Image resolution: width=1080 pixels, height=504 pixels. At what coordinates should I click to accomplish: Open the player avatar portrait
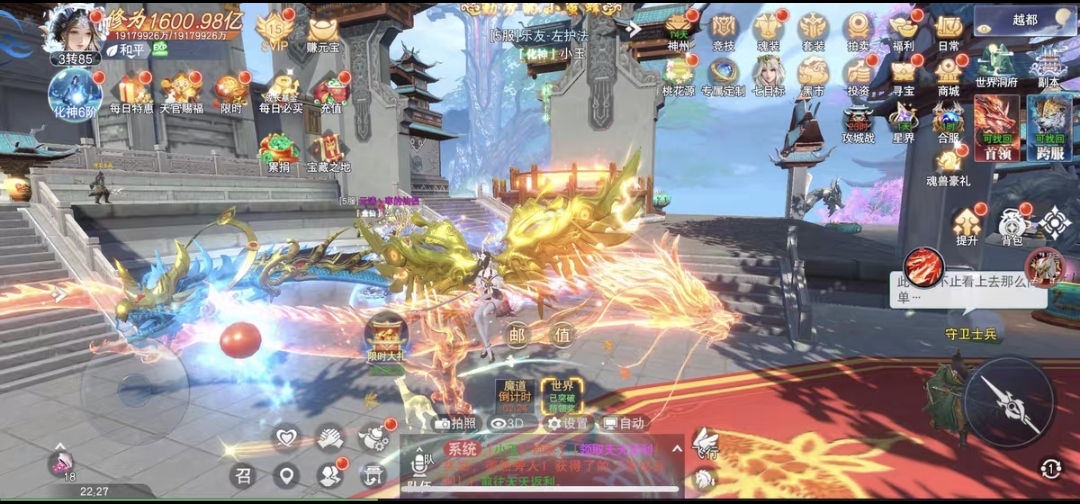click(73, 28)
